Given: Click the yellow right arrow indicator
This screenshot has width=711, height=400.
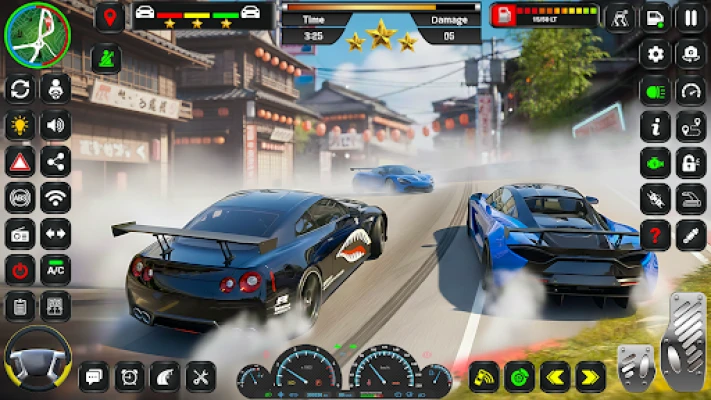Looking at the screenshot, I should 590,376.
